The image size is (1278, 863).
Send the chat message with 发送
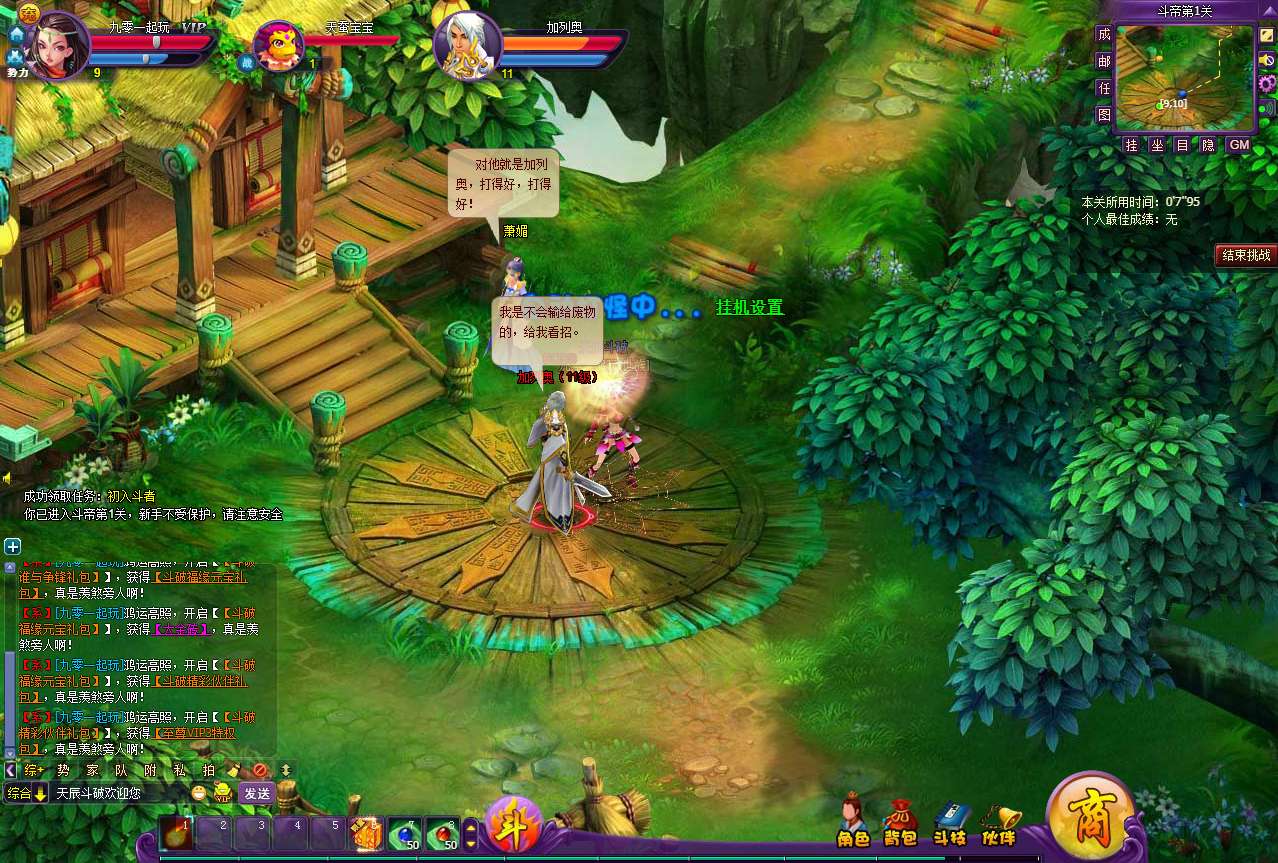pyautogui.click(x=257, y=793)
